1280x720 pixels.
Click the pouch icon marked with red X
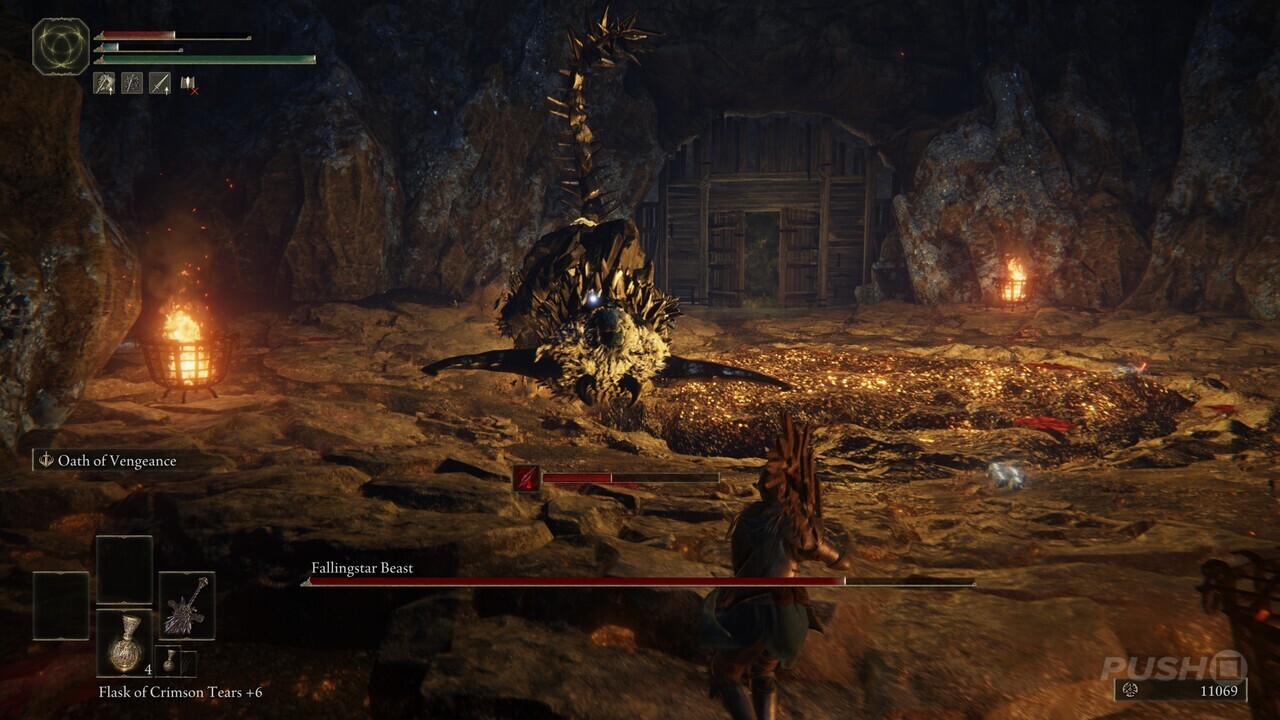click(x=186, y=83)
